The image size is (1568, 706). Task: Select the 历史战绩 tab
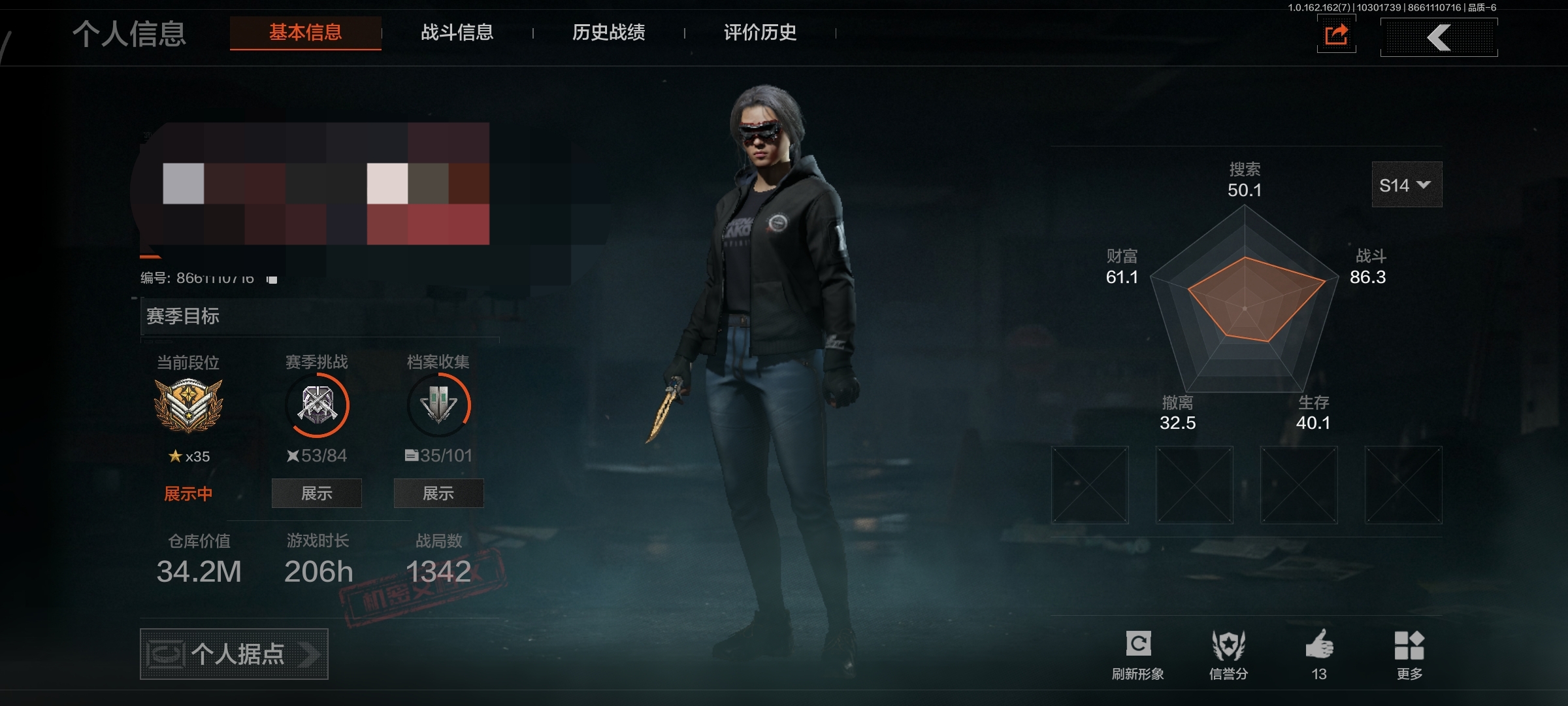coord(608,33)
